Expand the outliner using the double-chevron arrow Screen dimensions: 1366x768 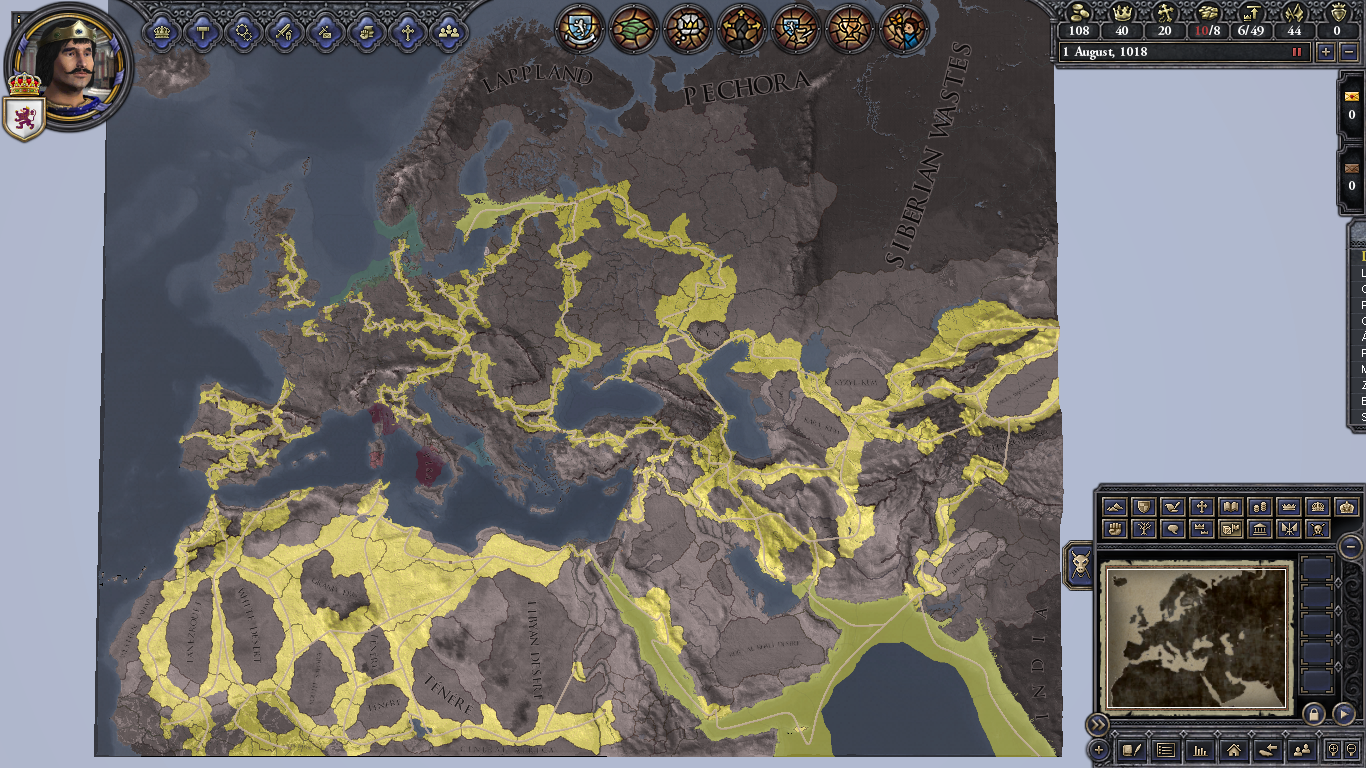coord(1098,723)
